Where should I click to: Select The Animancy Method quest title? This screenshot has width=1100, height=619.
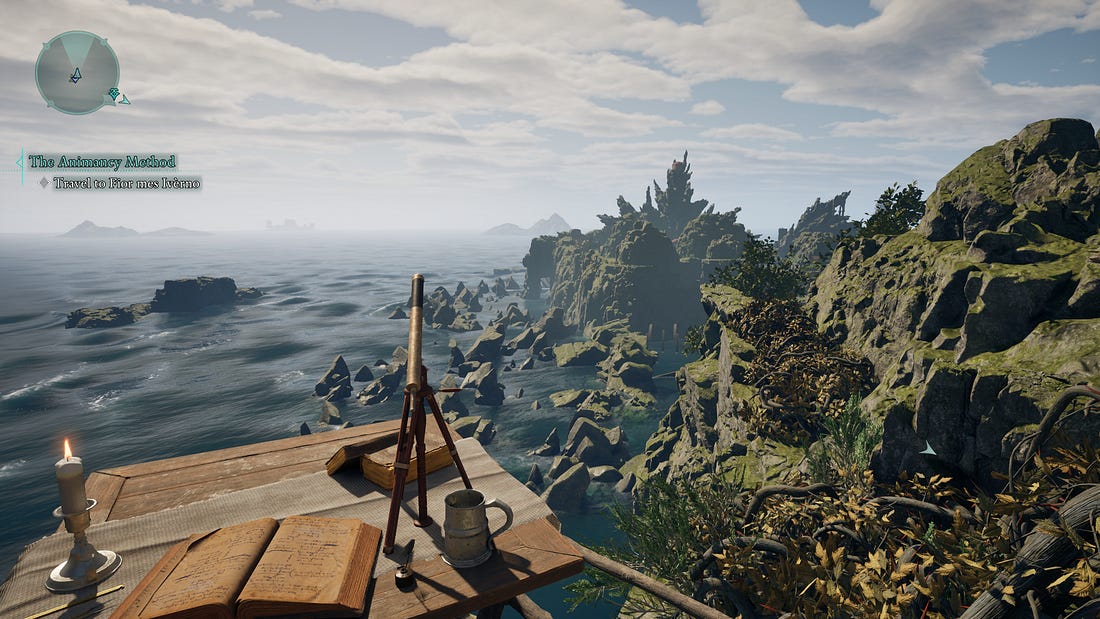[102, 161]
